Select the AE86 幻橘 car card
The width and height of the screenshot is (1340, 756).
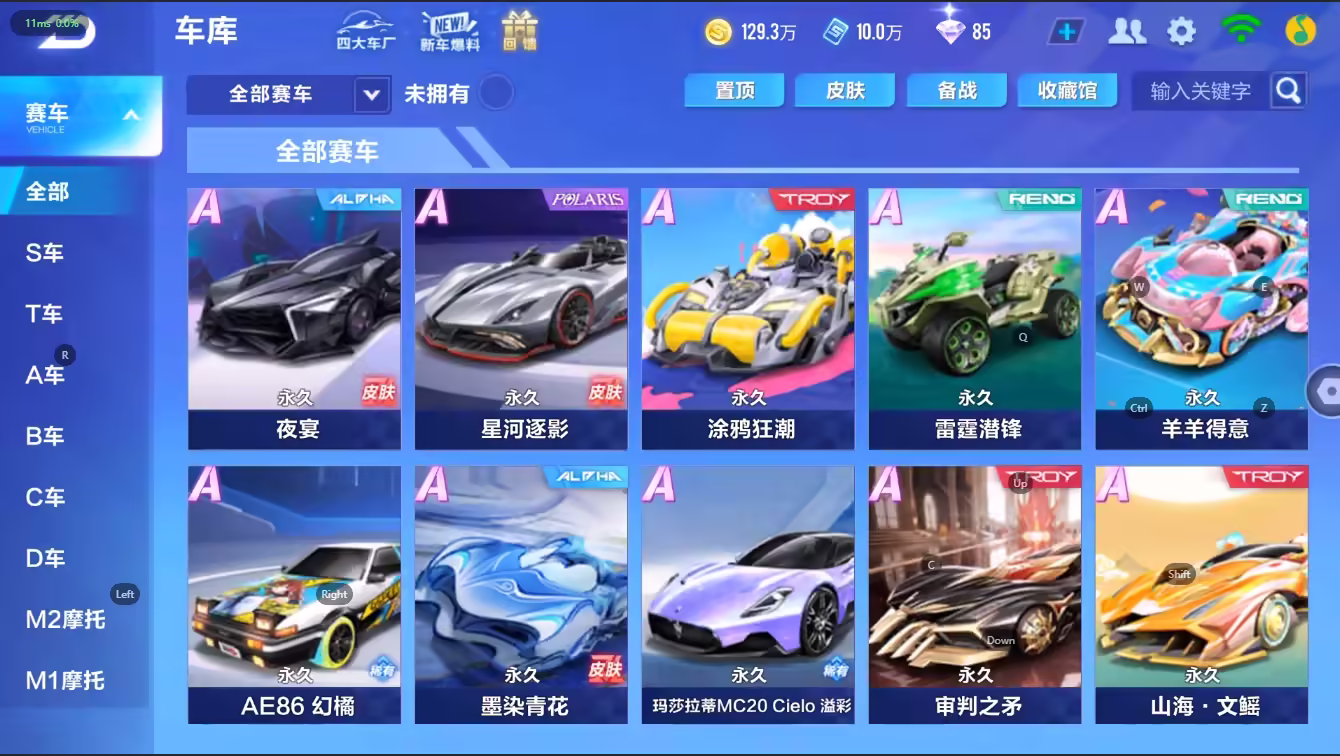point(294,595)
